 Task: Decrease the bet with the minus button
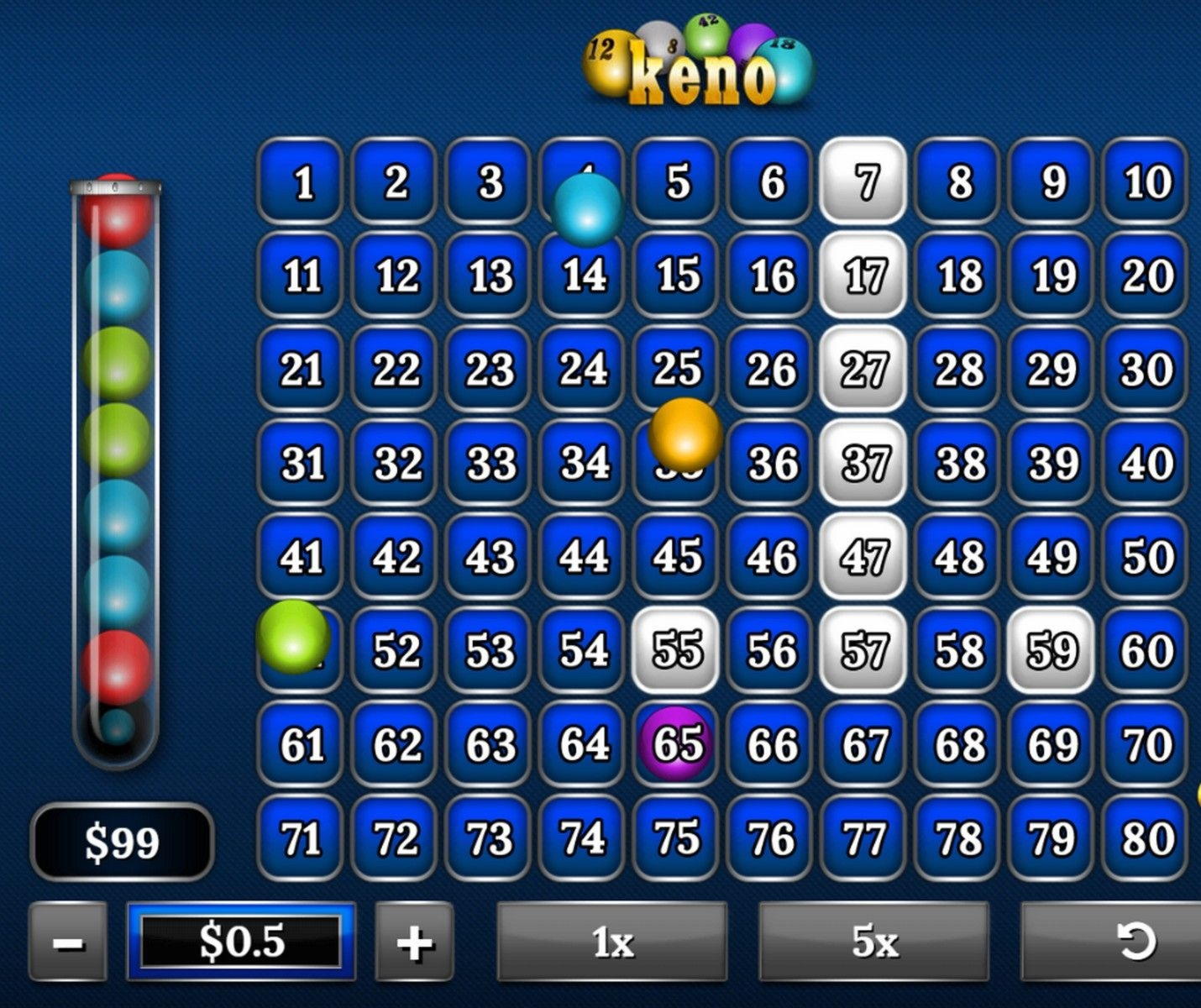pos(68,941)
